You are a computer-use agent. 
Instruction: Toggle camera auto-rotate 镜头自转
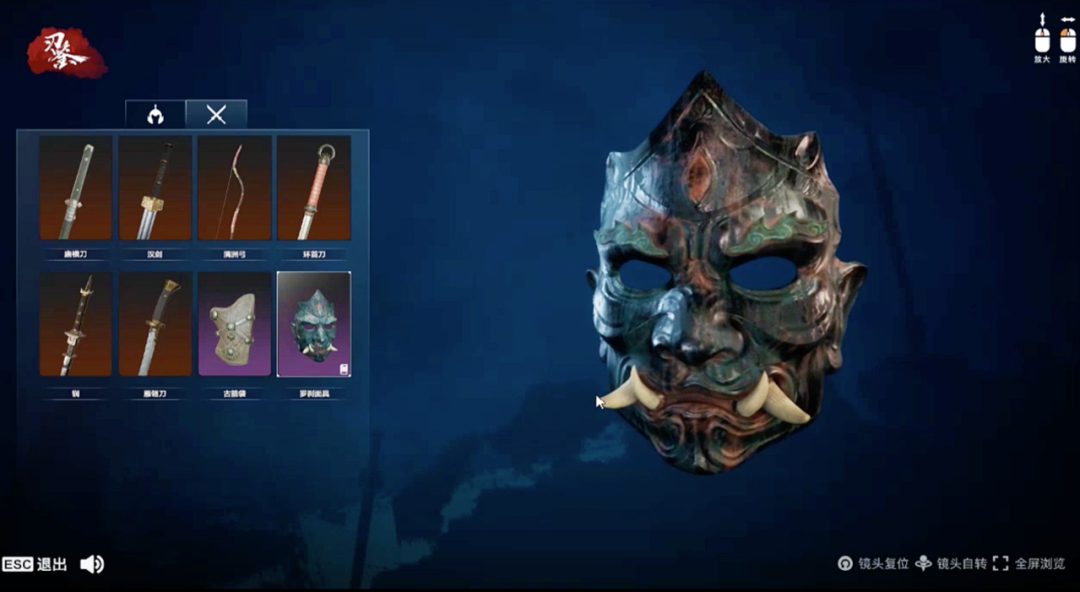point(951,564)
